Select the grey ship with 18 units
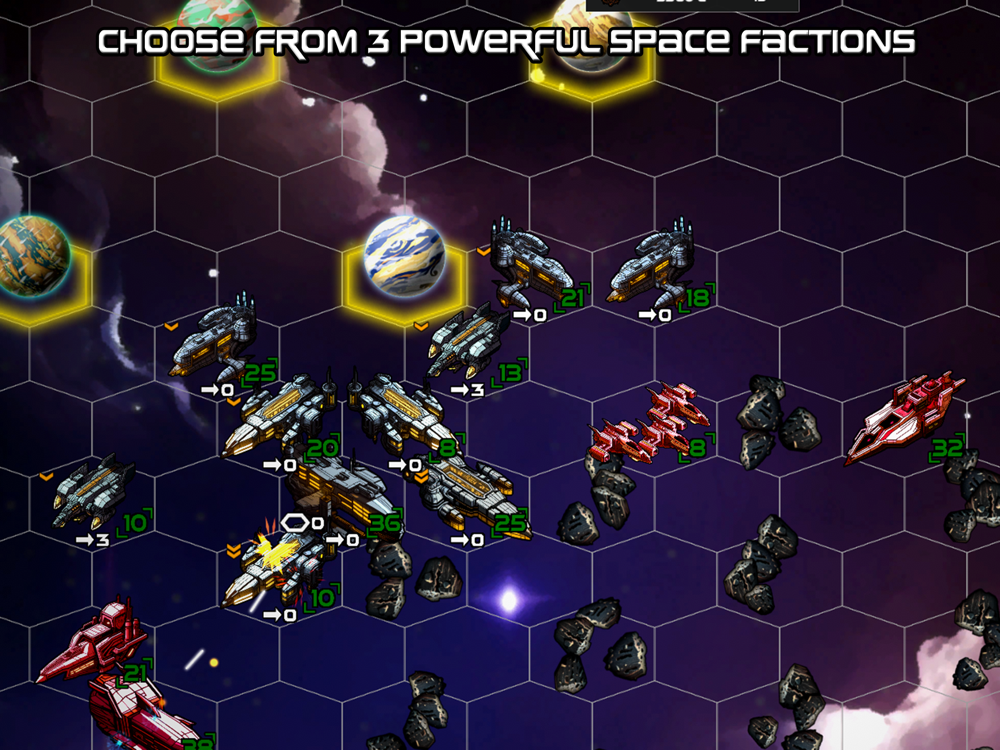Image resolution: width=1000 pixels, height=750 pixels. click(651, 268)
